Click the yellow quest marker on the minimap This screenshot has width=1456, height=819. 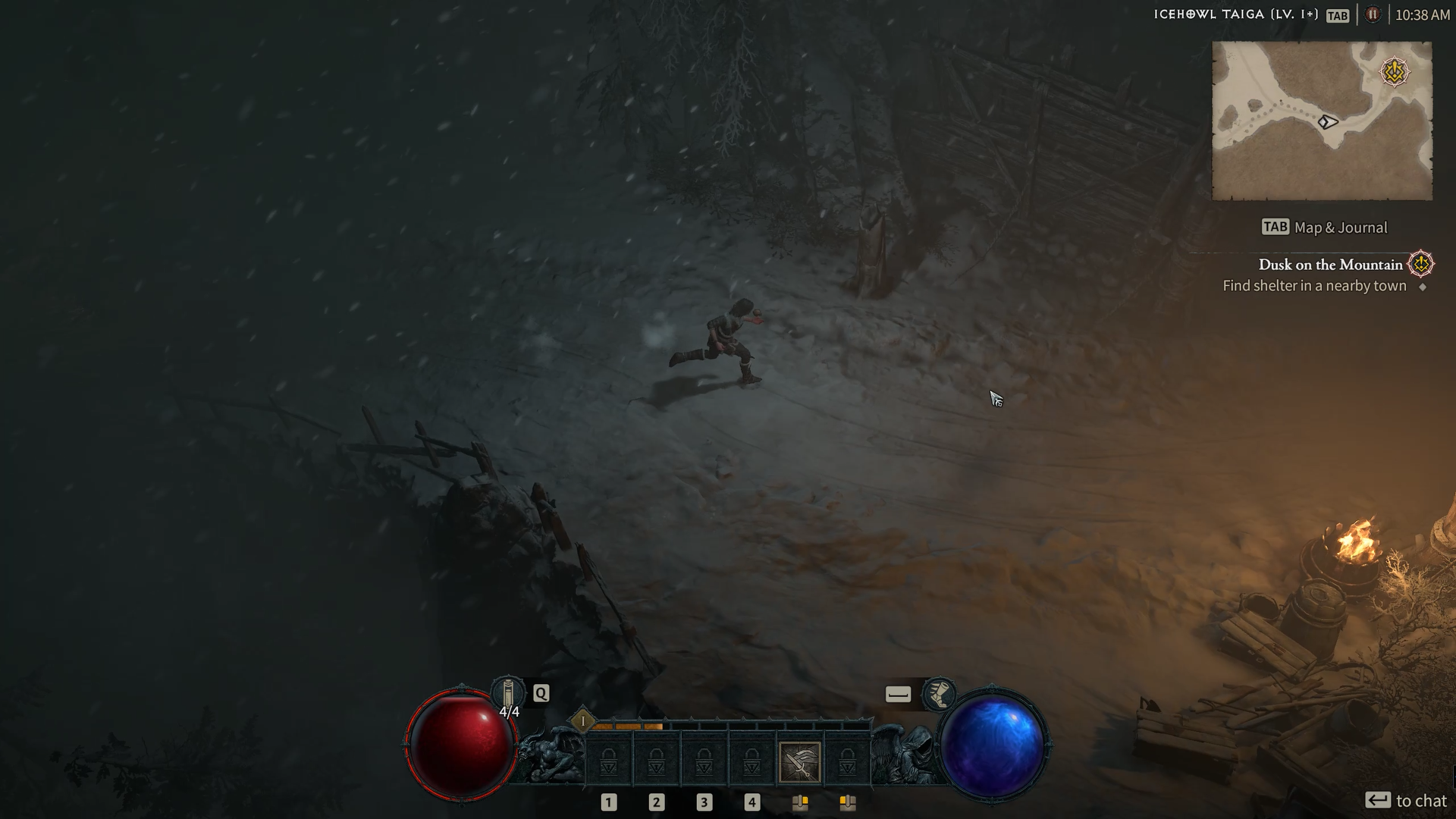(1394, 73)
